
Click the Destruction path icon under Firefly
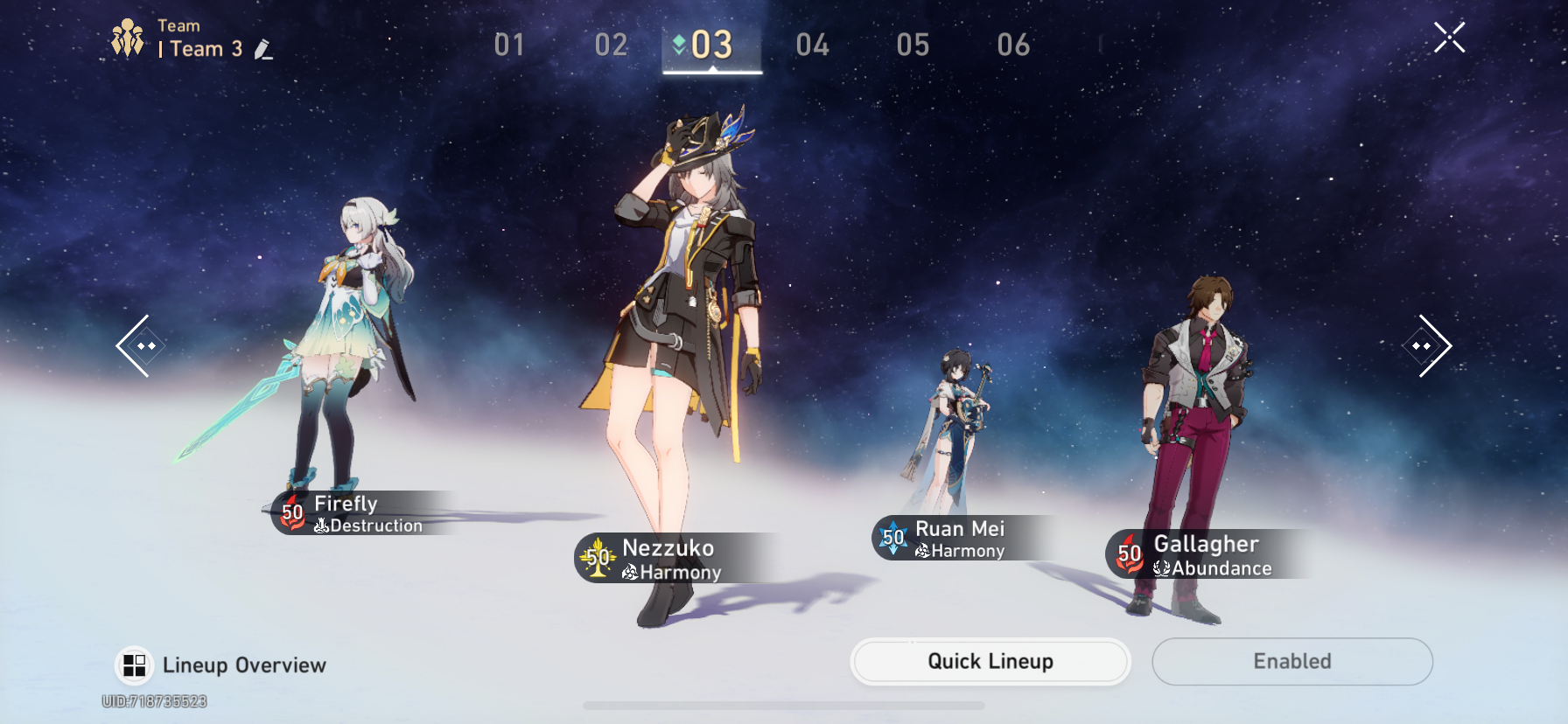pos(324,526)
